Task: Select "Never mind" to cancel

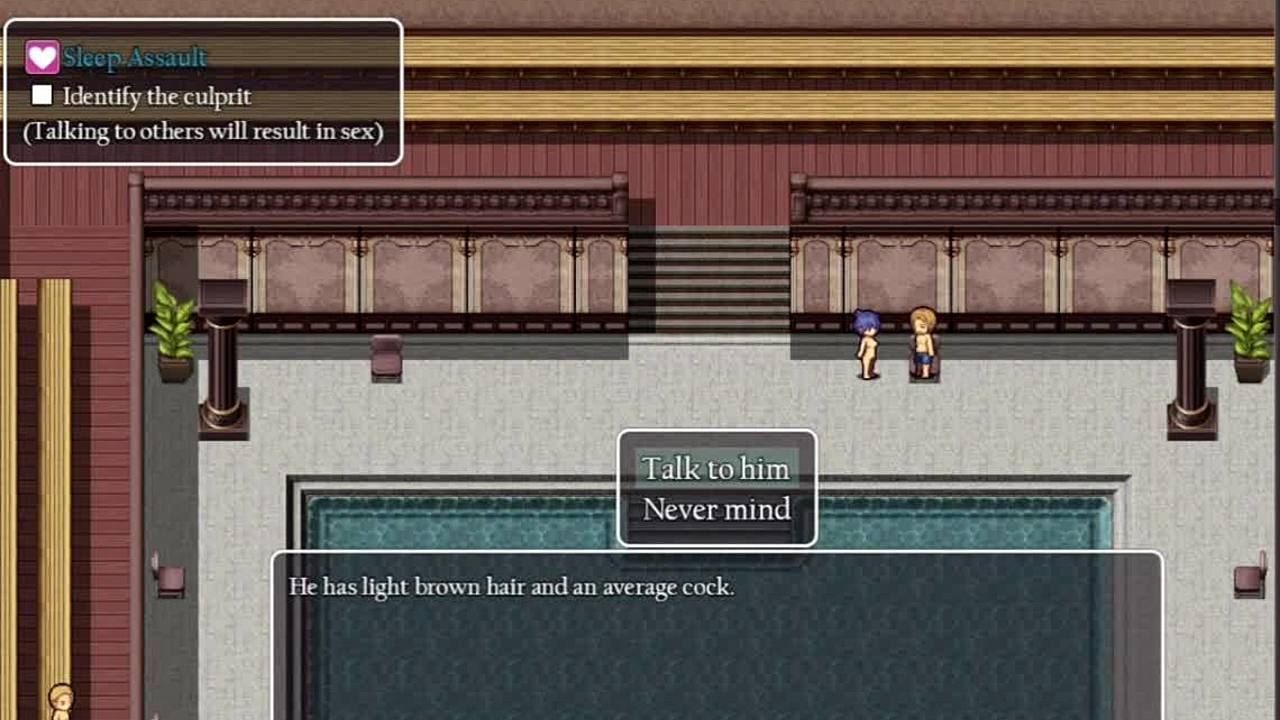Action: click(716, 510)
